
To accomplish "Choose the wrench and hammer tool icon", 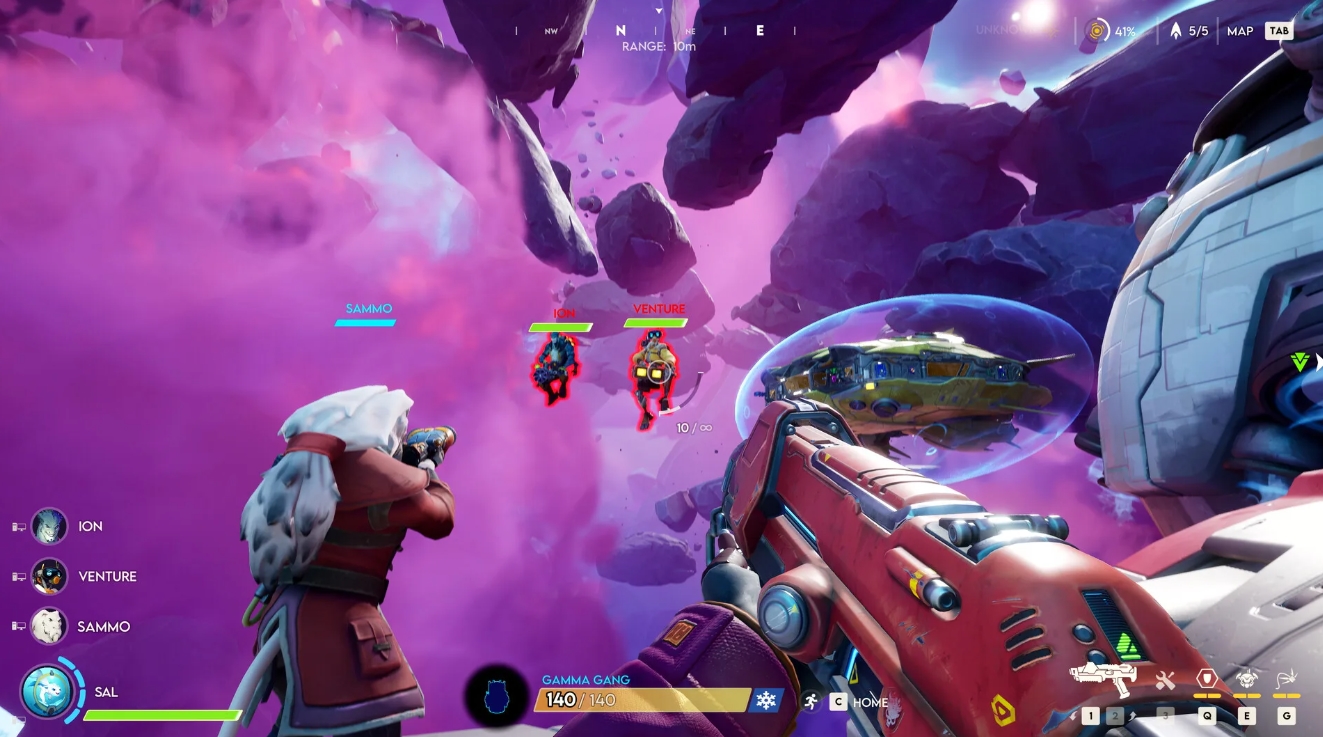I will tap(1165, 680).
